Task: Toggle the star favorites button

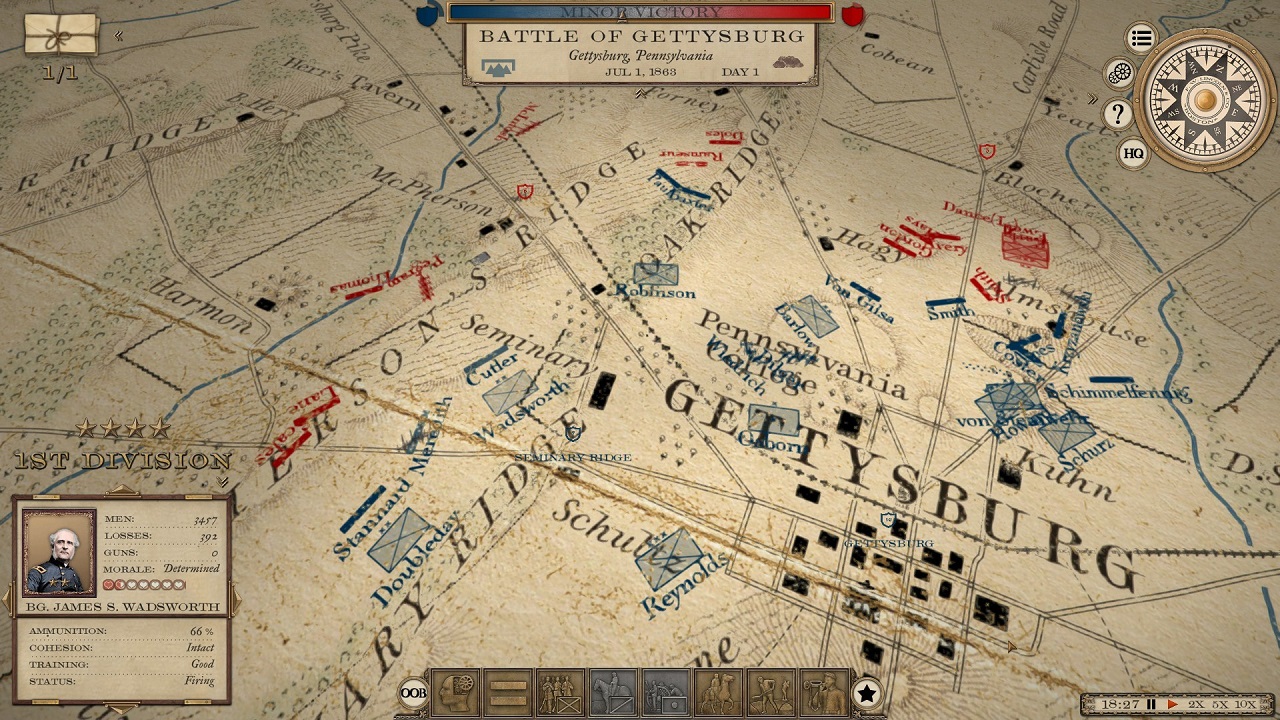Action: [867, 691]
